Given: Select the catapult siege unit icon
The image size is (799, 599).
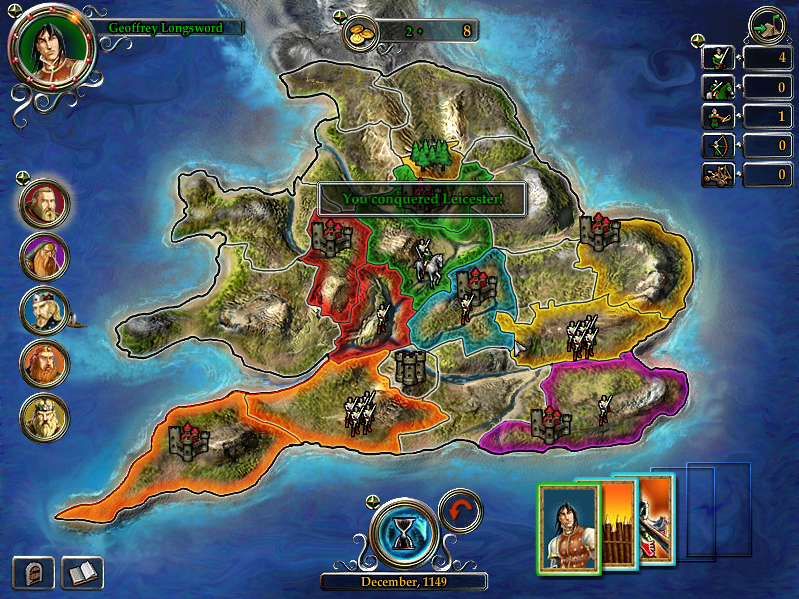Looking at the screenshot, I should click(x=718, y=176).
